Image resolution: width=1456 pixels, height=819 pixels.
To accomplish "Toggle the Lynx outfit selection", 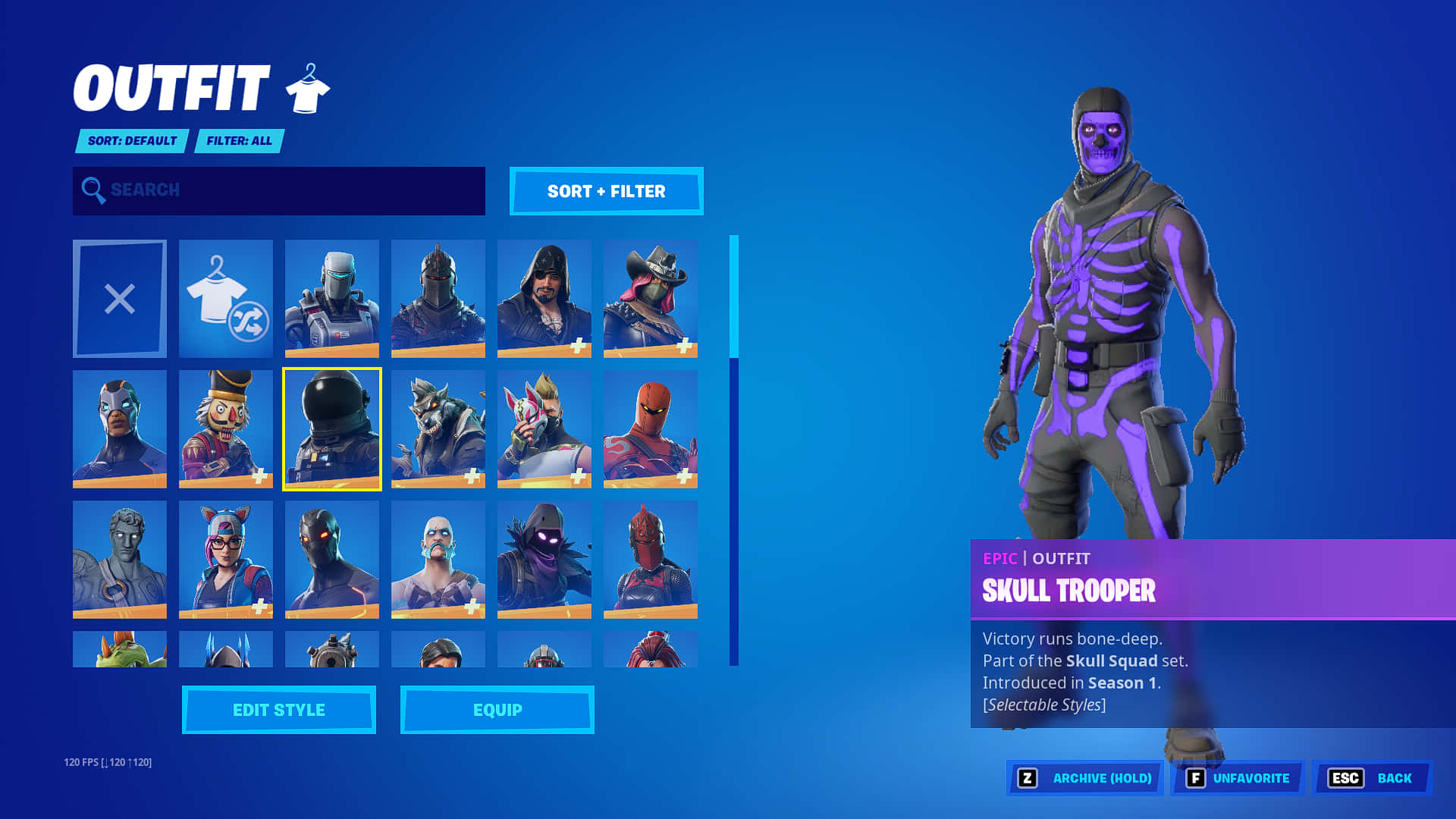I will pos(225,560).
